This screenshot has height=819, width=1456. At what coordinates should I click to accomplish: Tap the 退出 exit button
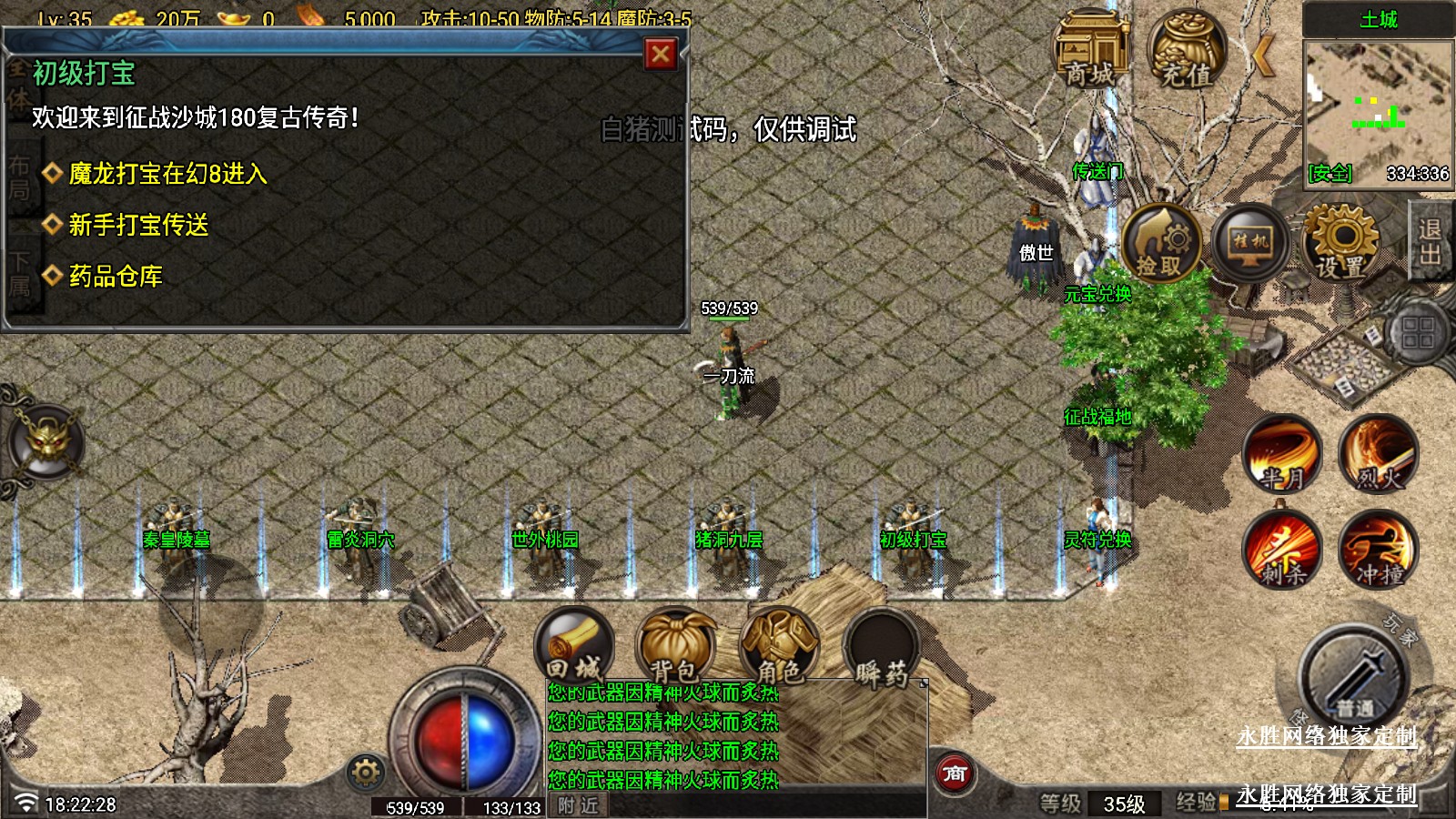[1431, 240]
